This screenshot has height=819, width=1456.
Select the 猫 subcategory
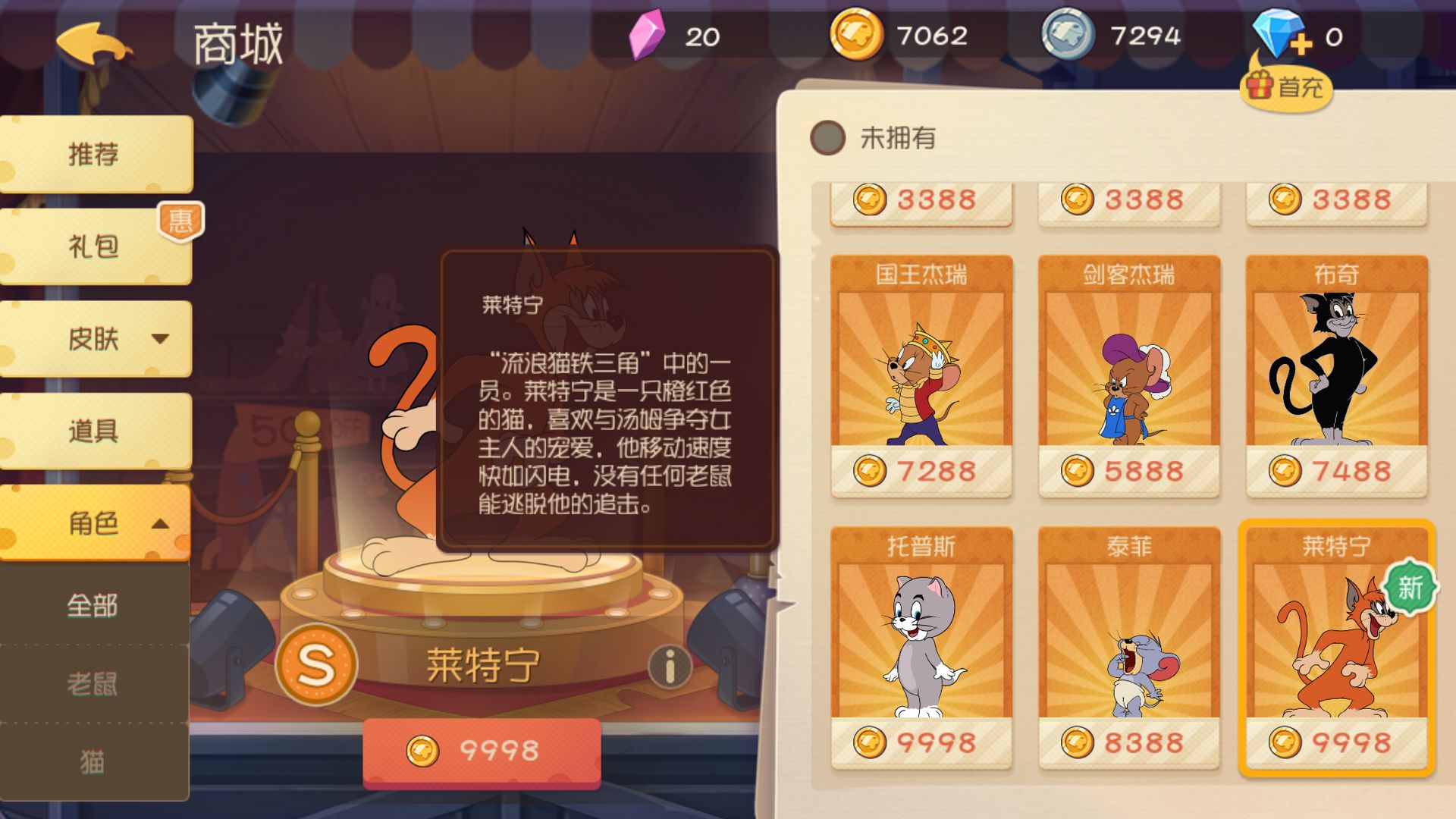coord(91,758)
